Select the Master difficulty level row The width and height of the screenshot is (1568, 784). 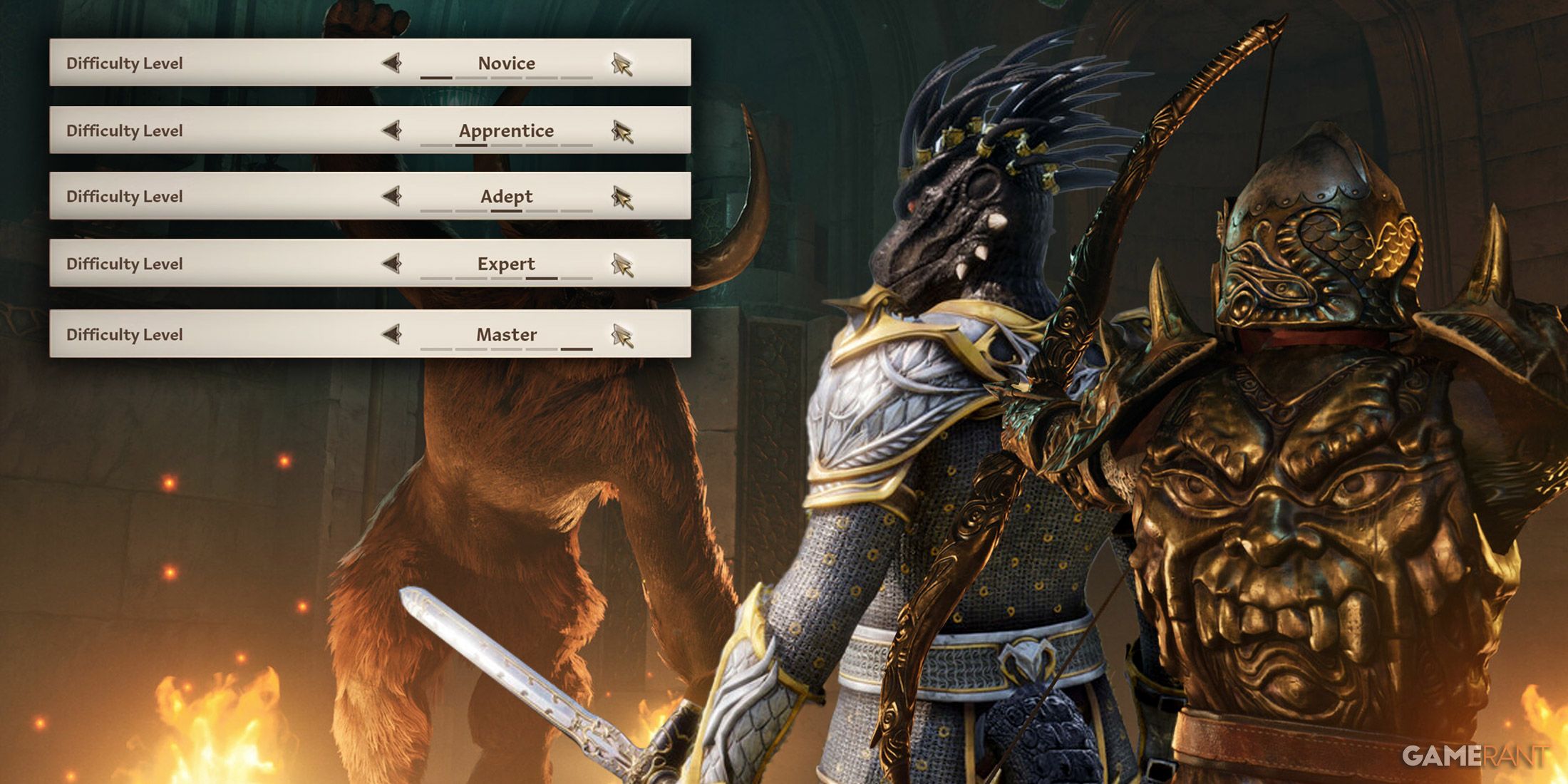point(214,334)
